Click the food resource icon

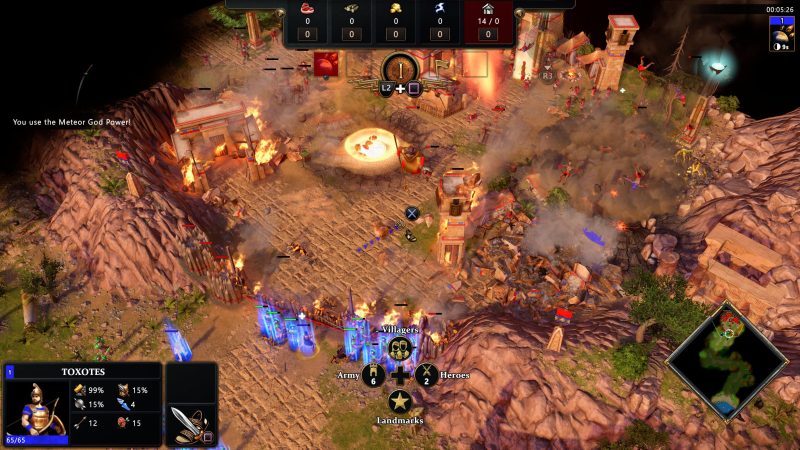307,8
